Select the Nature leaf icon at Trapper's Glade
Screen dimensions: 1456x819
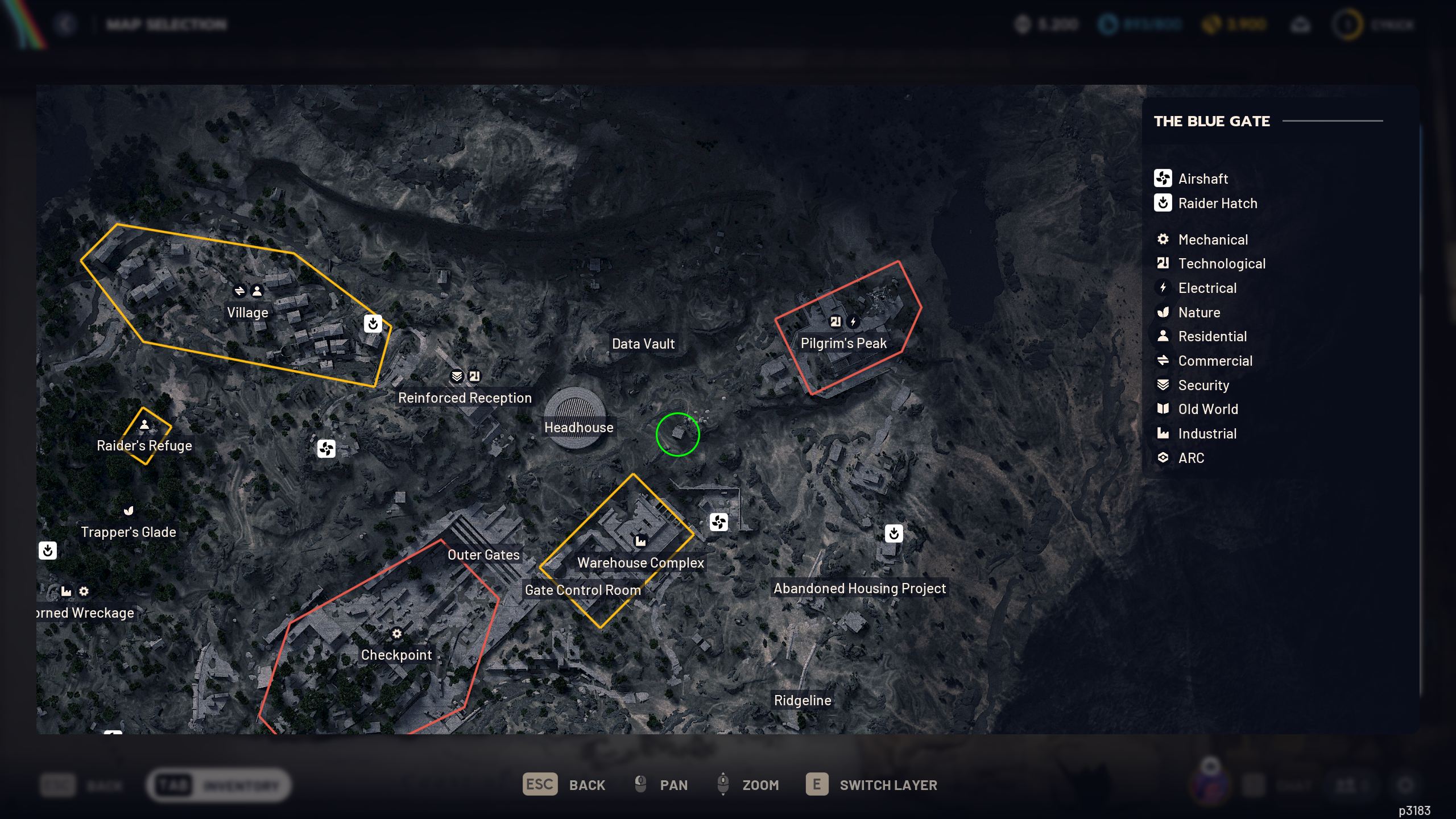128,511
